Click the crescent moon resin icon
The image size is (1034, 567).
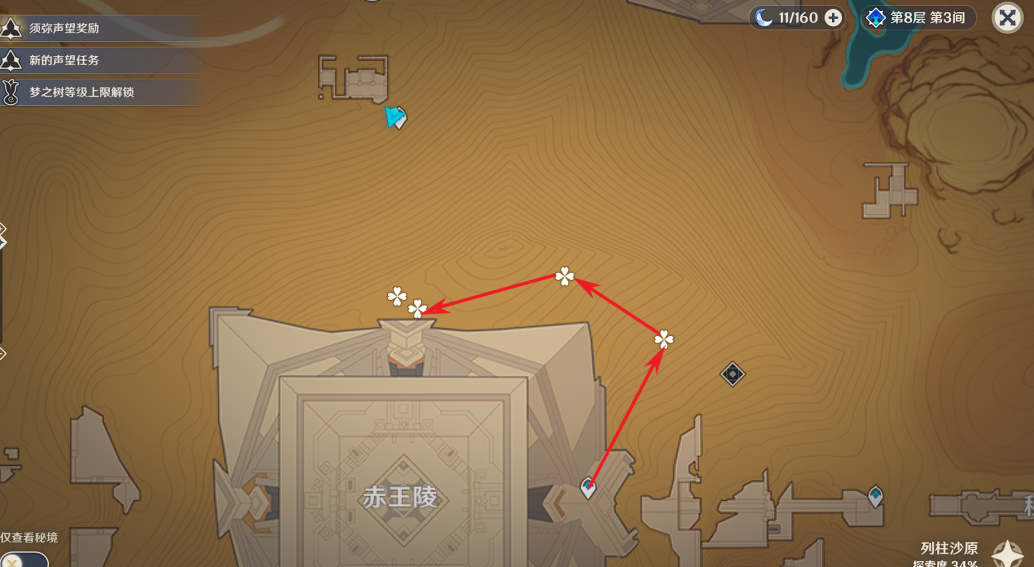pyautogui.click(x=763, y=17)
